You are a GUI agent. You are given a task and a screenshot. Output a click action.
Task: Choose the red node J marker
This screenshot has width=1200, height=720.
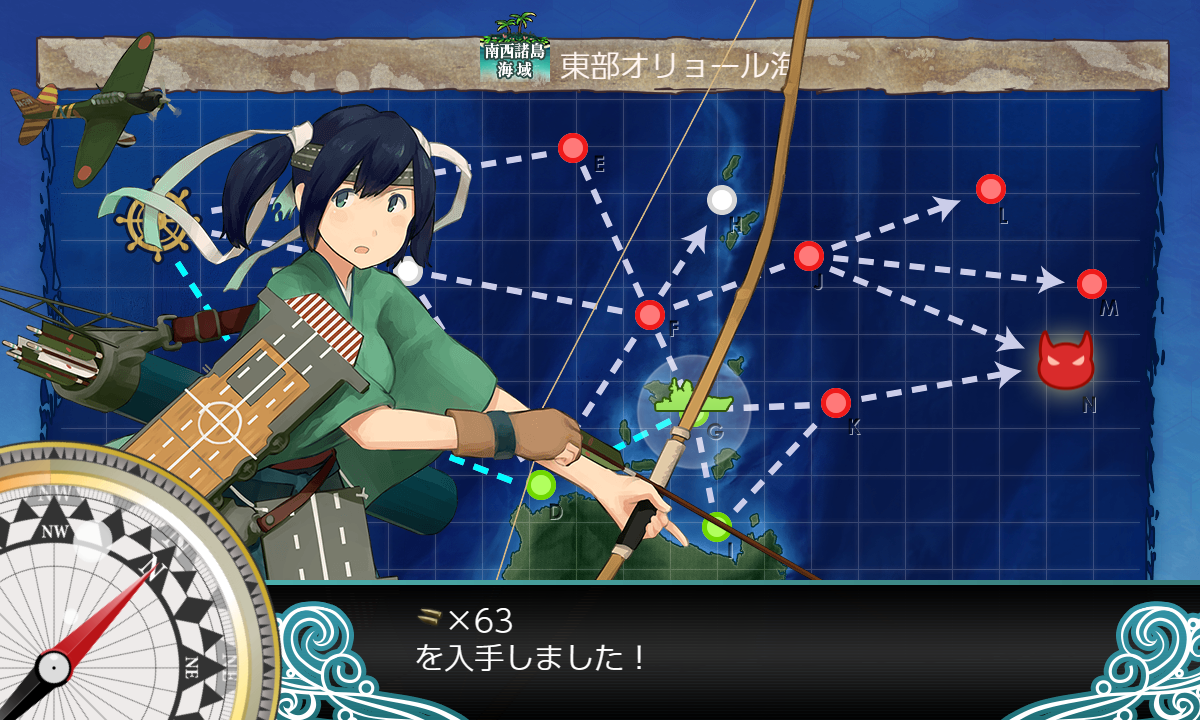(x=809, y=256)
